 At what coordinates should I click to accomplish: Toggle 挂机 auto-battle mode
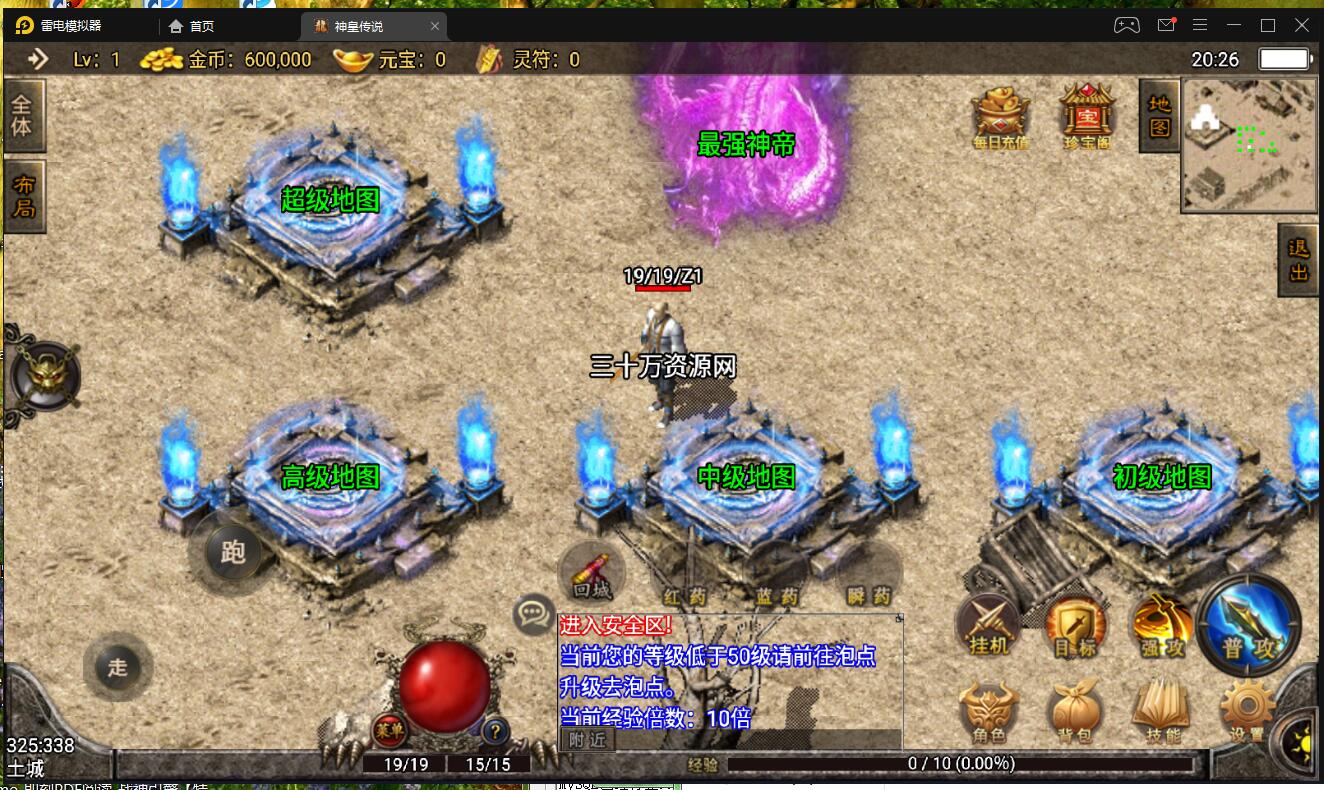pos(989,627)
